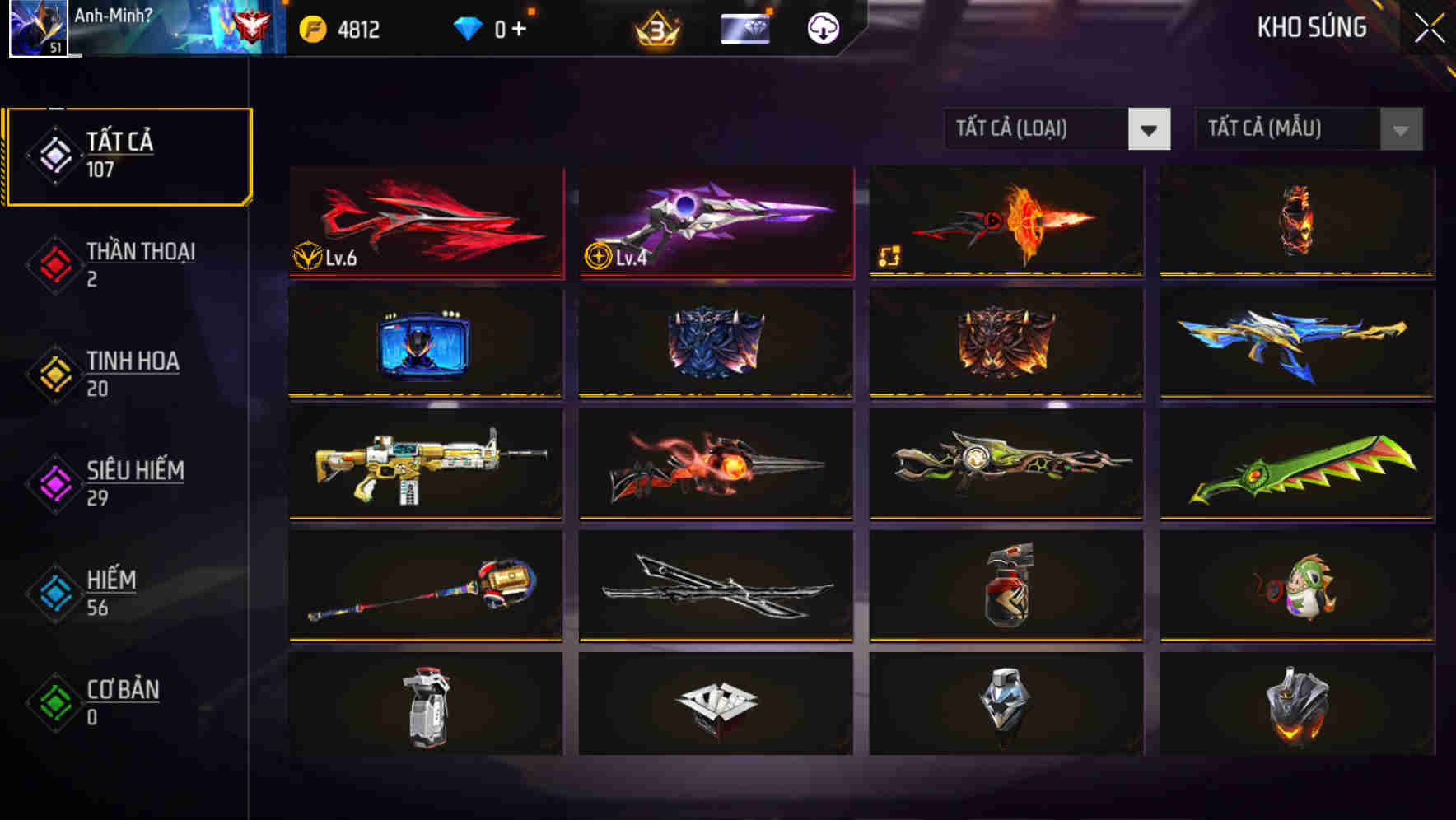This screenshot has width=1456, height=820.
Task: Toggle selection on the Lv.4 purple spear weapon
Action: [x=715, y=224]
